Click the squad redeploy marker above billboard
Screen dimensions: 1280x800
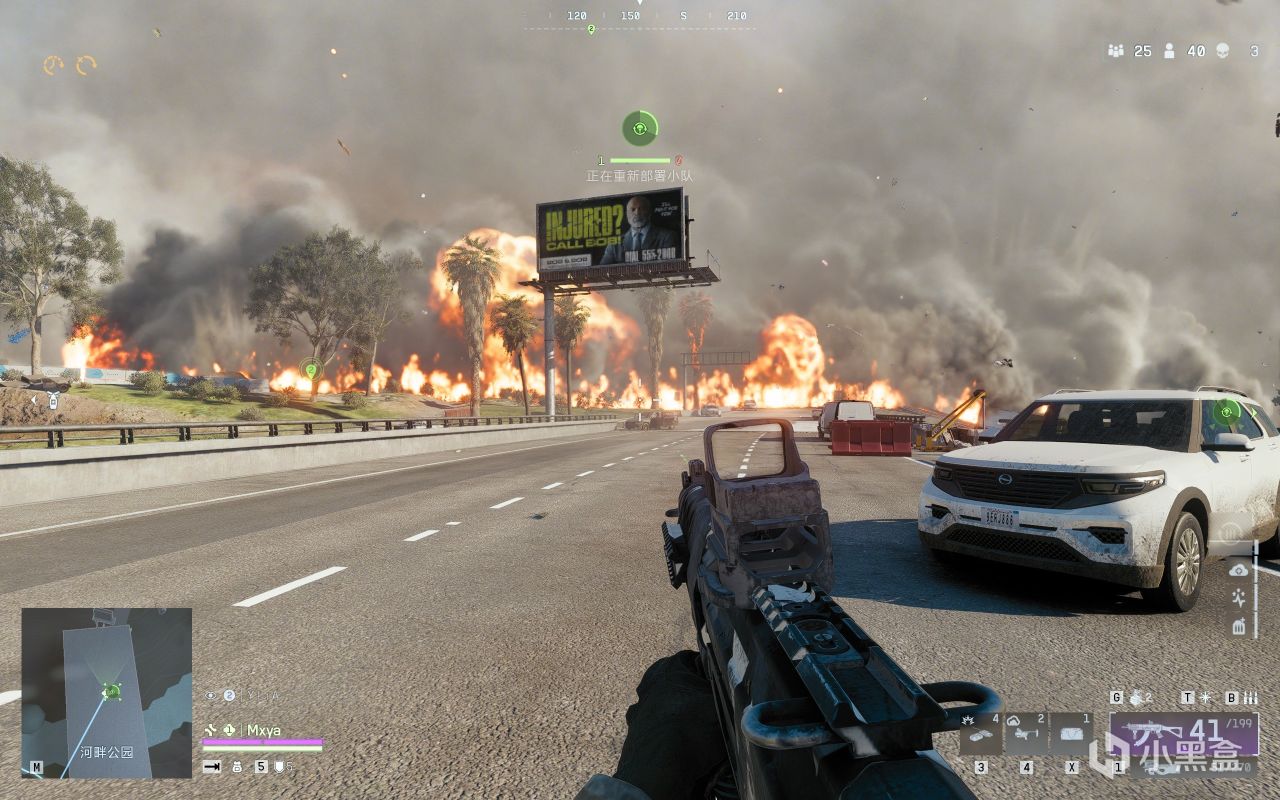pyautogui.click(x=640, y=128)
